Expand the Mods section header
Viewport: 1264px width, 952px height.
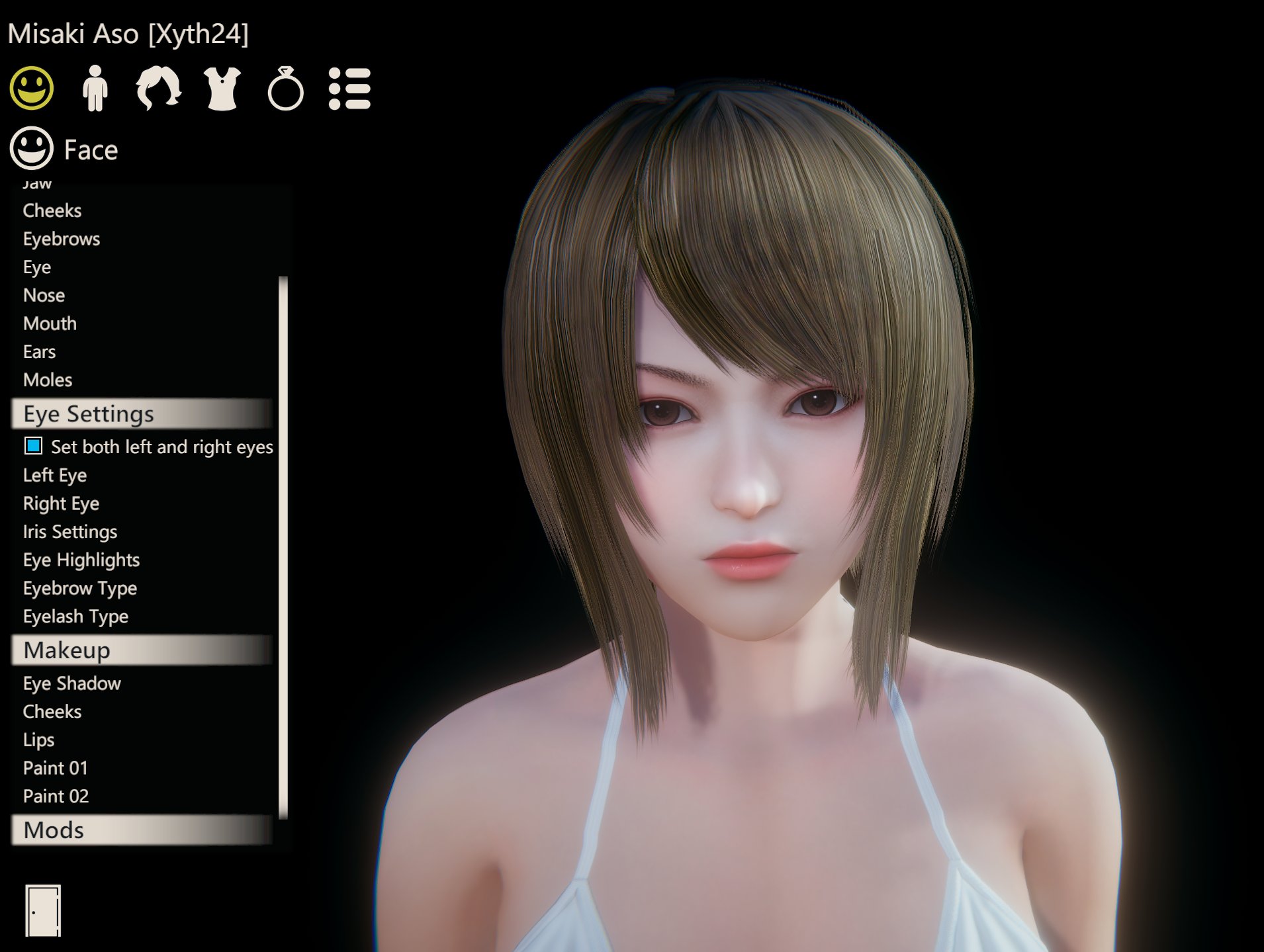click(52, 830)
